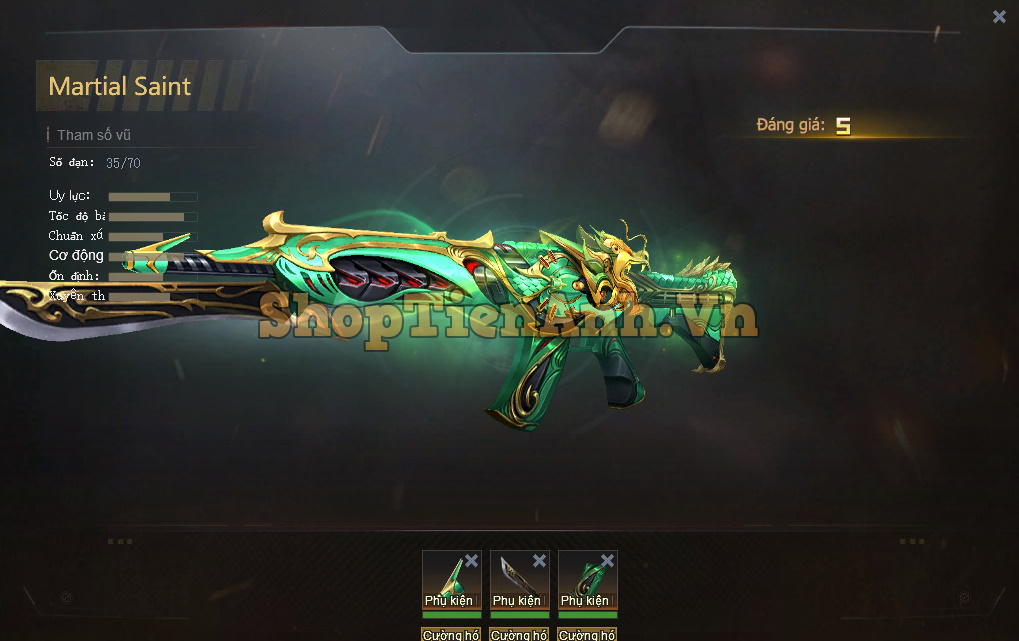Viewport: 1019px width, 641px height.
Task: Click Cường hóa under the bayonet blade accessory
Action: (519, 634)
